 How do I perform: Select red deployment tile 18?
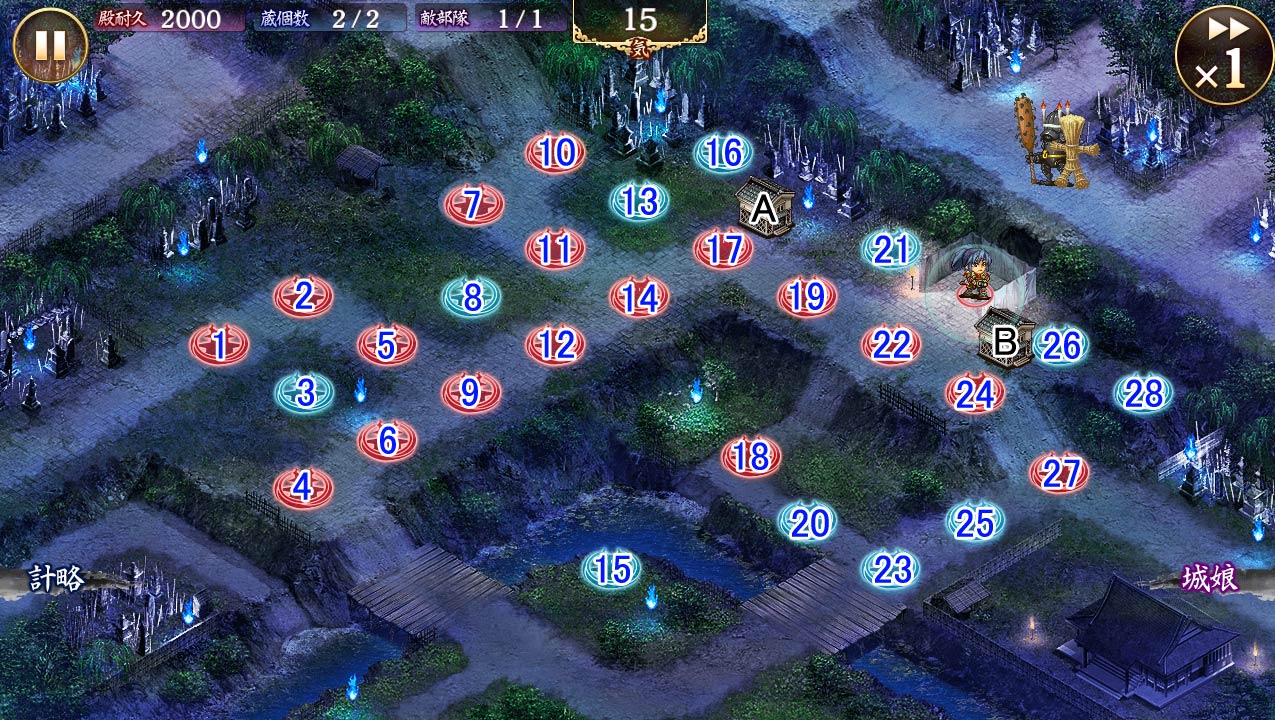click(751, 457)
